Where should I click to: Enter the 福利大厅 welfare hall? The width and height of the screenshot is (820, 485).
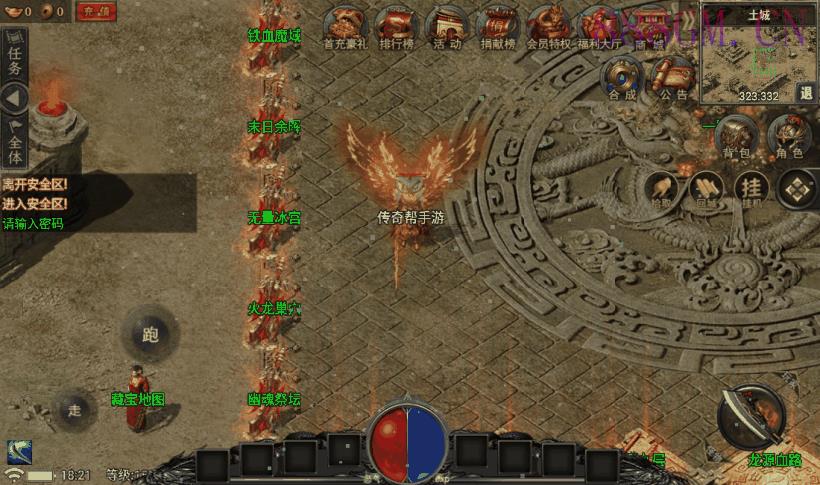(x=600, y=25)
